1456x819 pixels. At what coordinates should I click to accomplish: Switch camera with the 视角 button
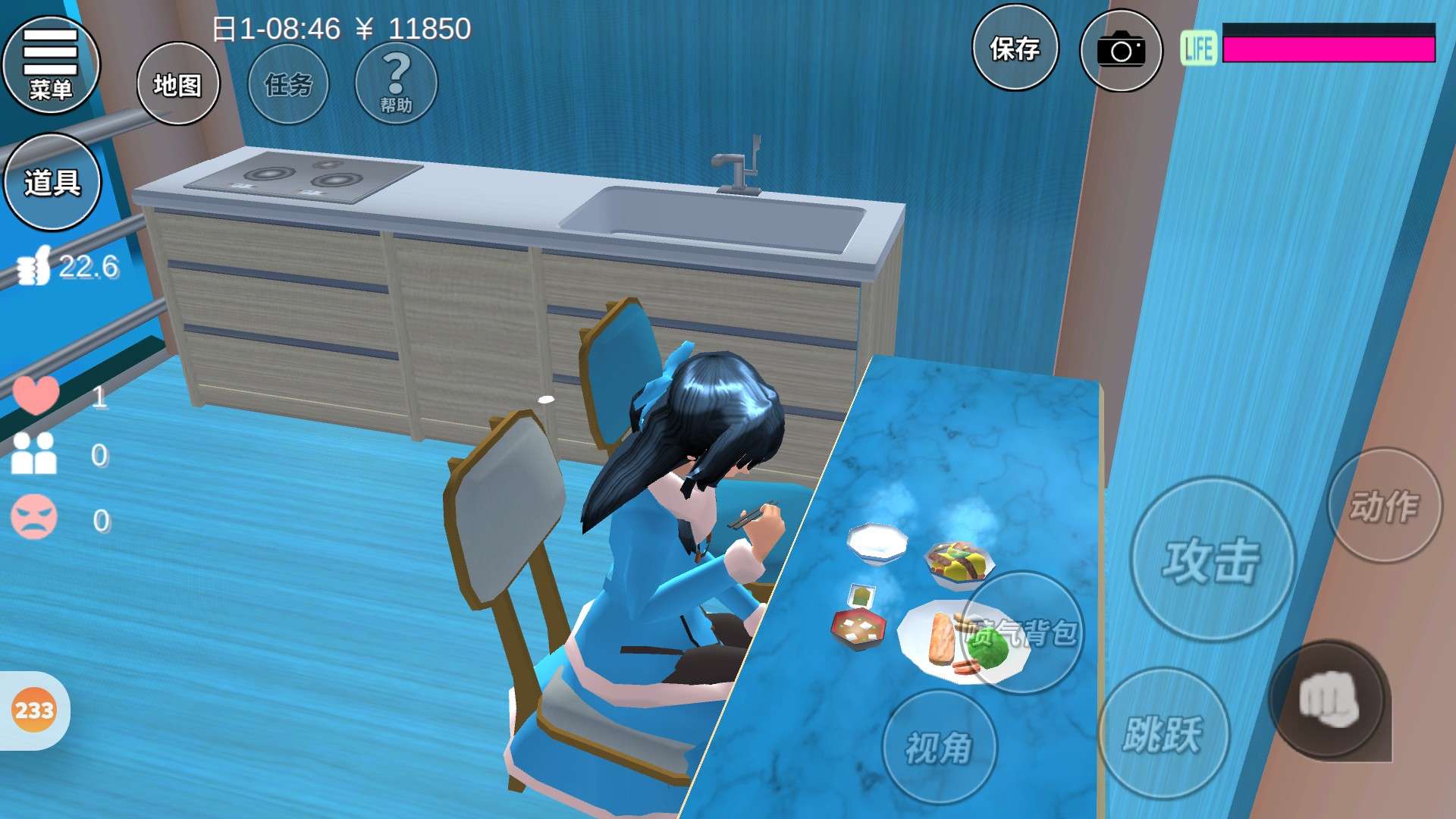coord(939,748)
